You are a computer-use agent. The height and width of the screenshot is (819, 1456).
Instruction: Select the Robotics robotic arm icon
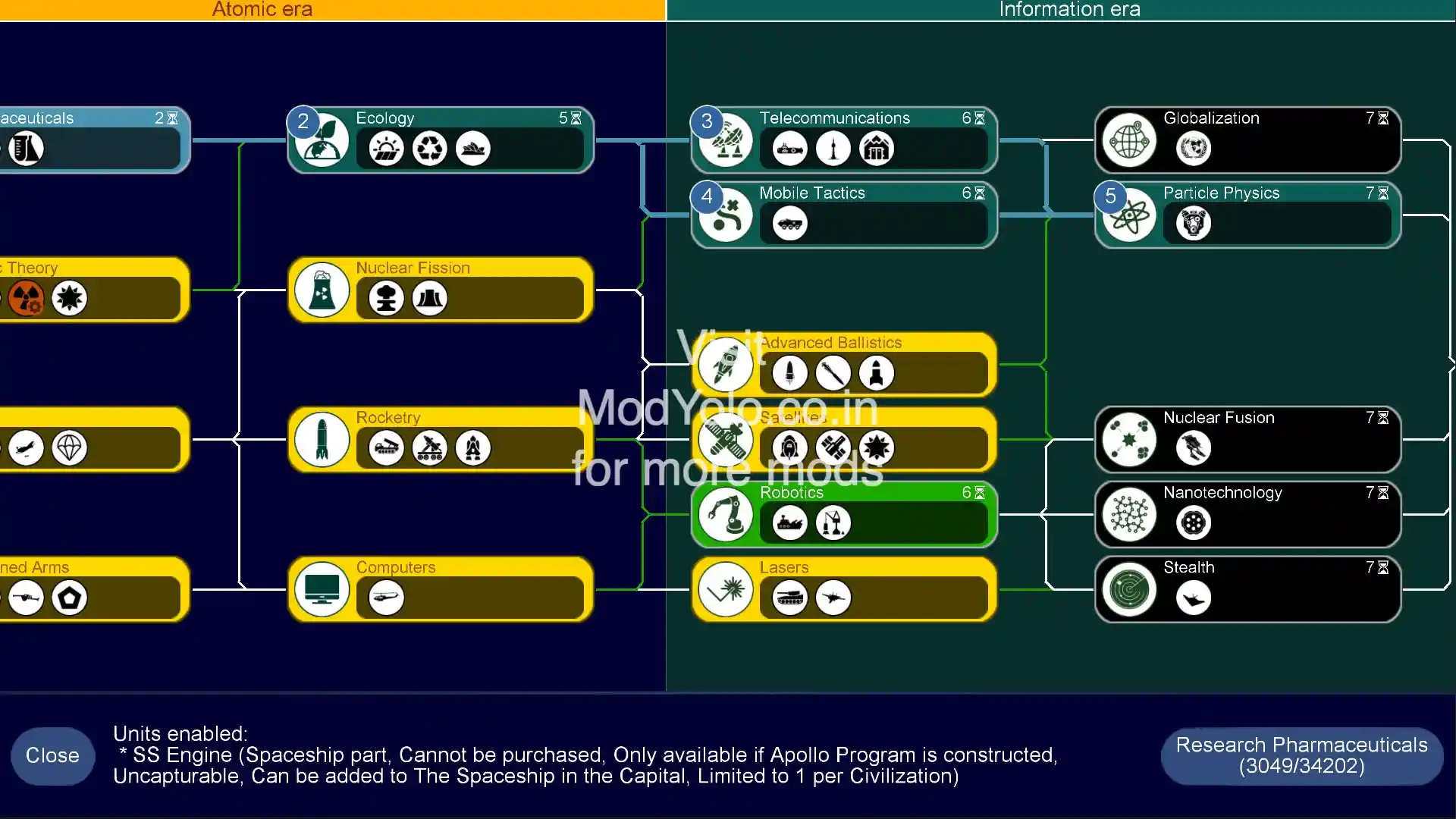pos(726,514)
